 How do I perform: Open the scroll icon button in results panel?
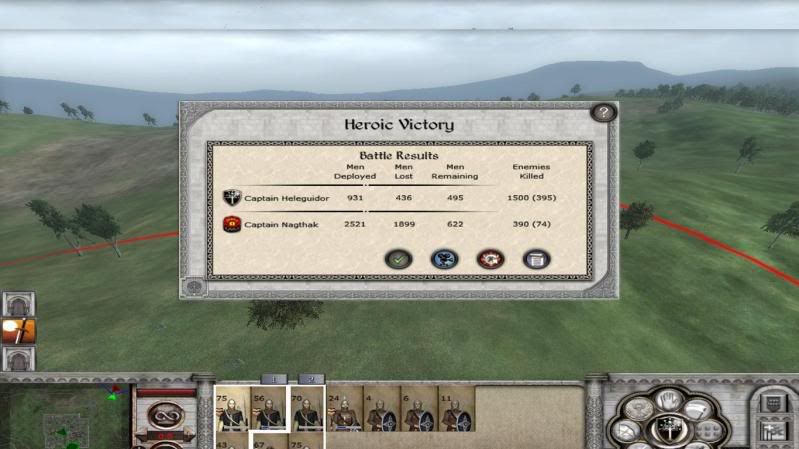536,259
